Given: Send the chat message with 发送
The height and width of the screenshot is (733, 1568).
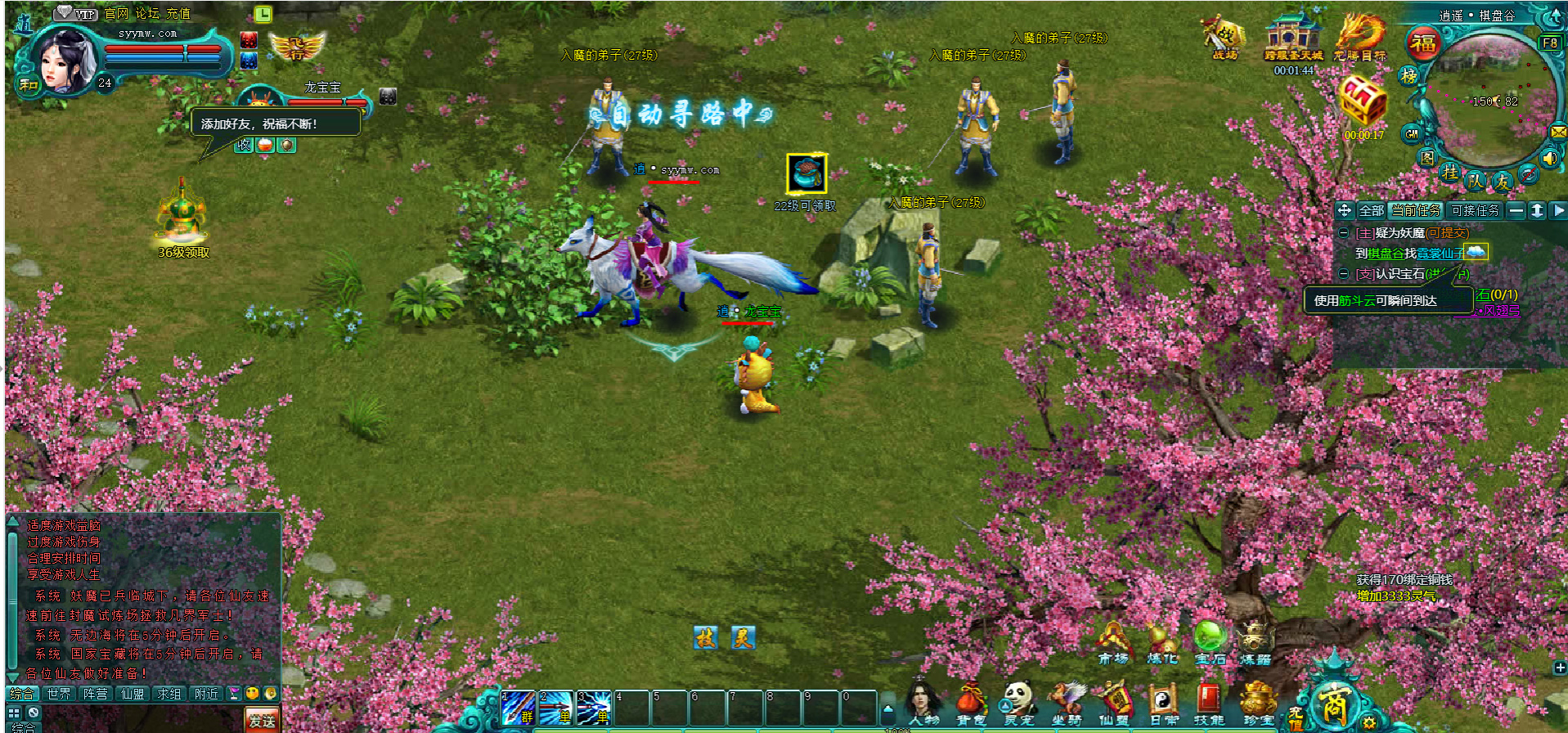Looking at the screenshot, I should click(262, 720).
